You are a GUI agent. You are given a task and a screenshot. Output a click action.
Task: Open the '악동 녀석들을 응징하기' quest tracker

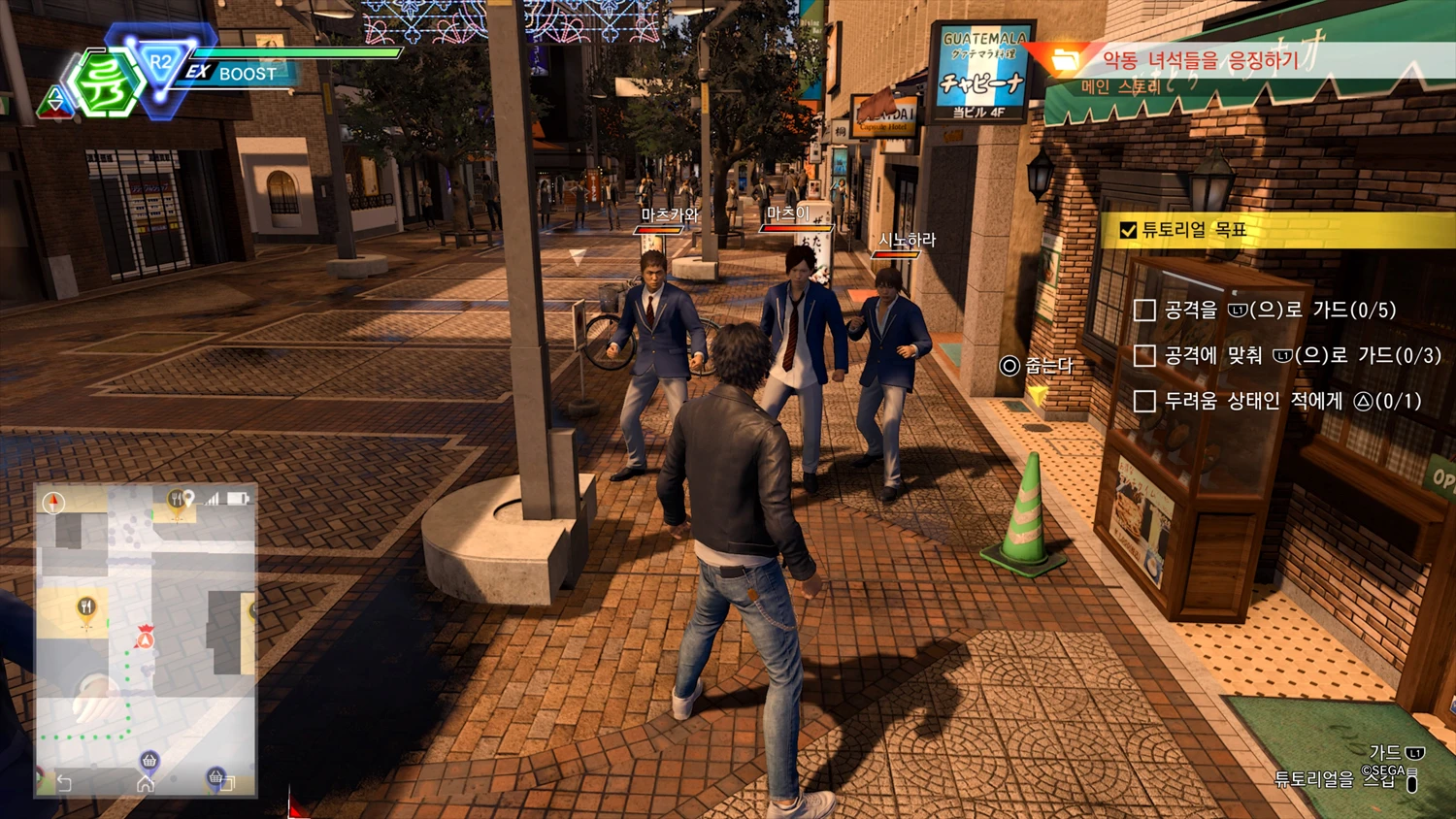coord(1200,60)
